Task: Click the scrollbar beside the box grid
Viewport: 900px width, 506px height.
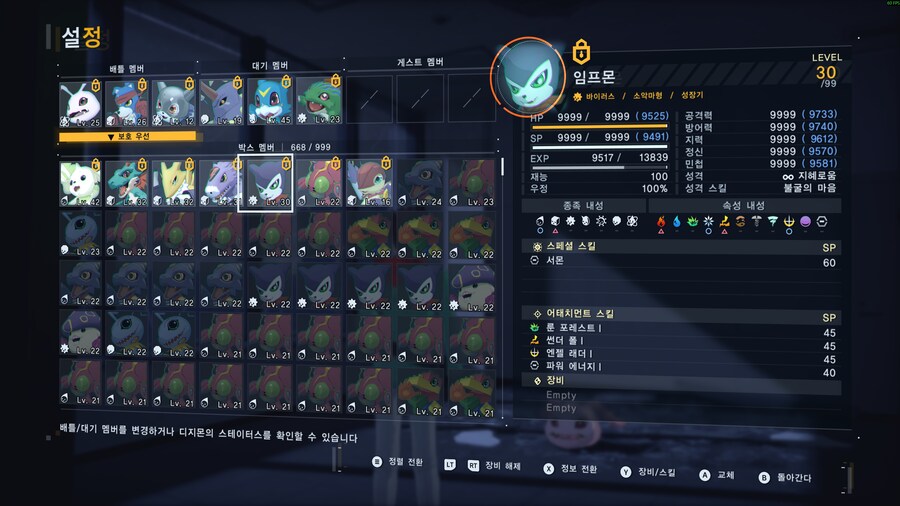Action: coord(503,168)
